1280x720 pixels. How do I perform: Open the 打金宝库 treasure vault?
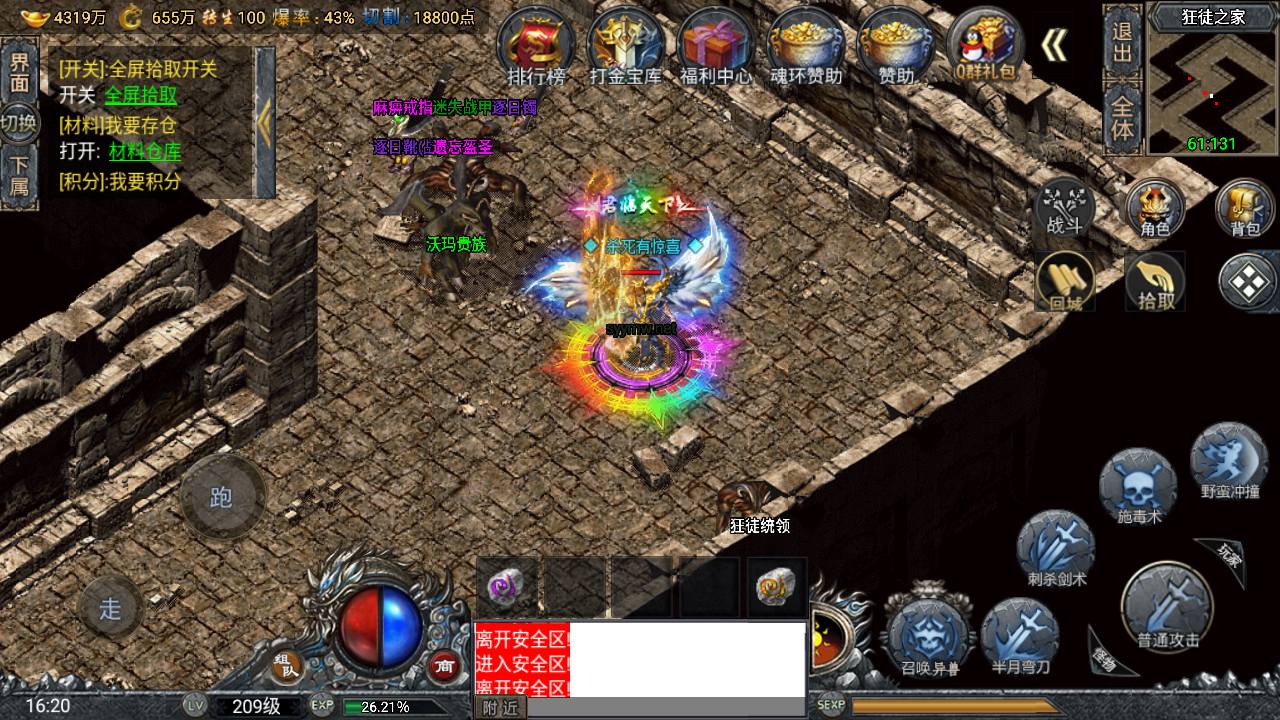(x=626, y=46)
